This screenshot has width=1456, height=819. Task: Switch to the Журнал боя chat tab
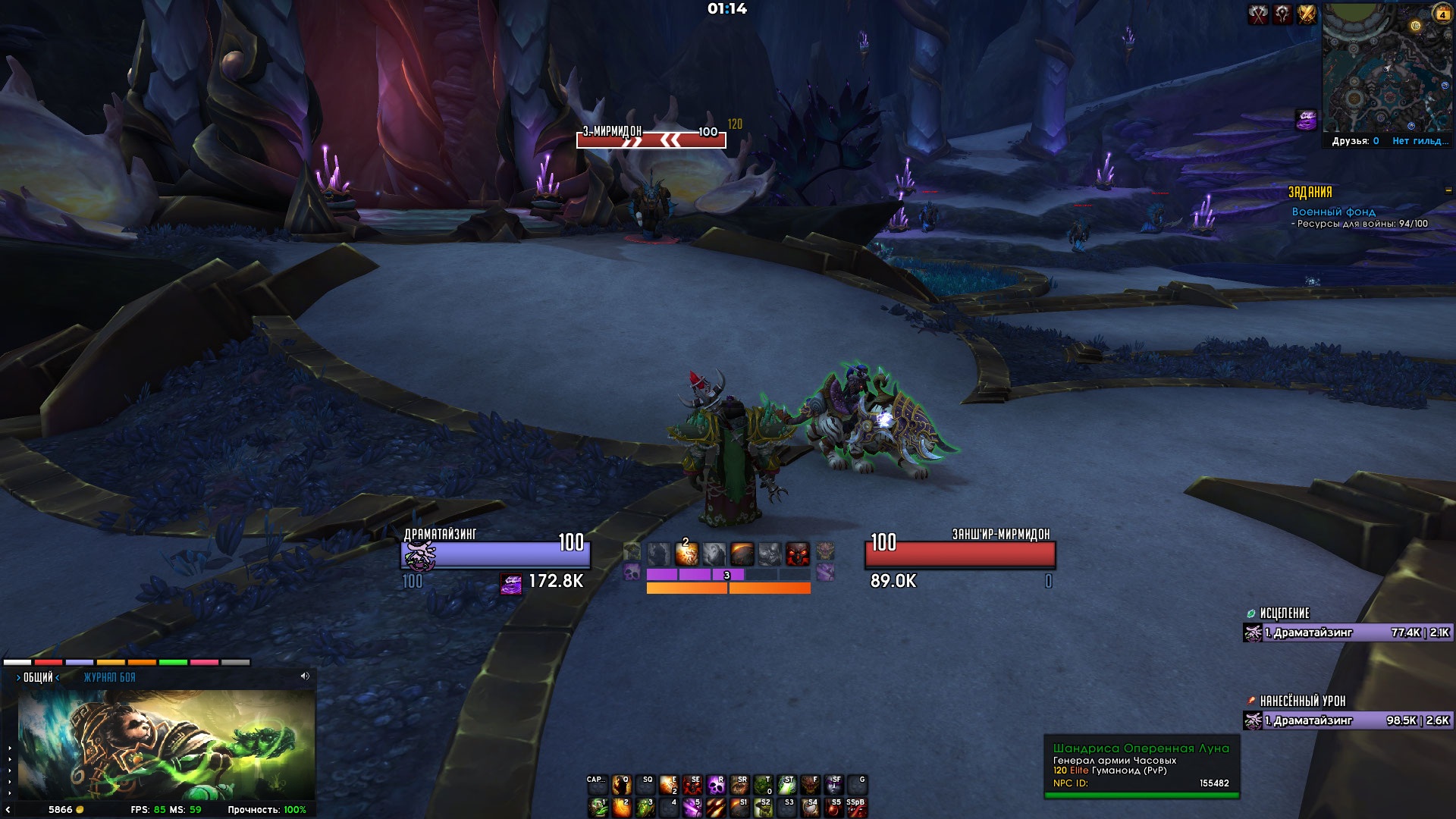[109, 677]
